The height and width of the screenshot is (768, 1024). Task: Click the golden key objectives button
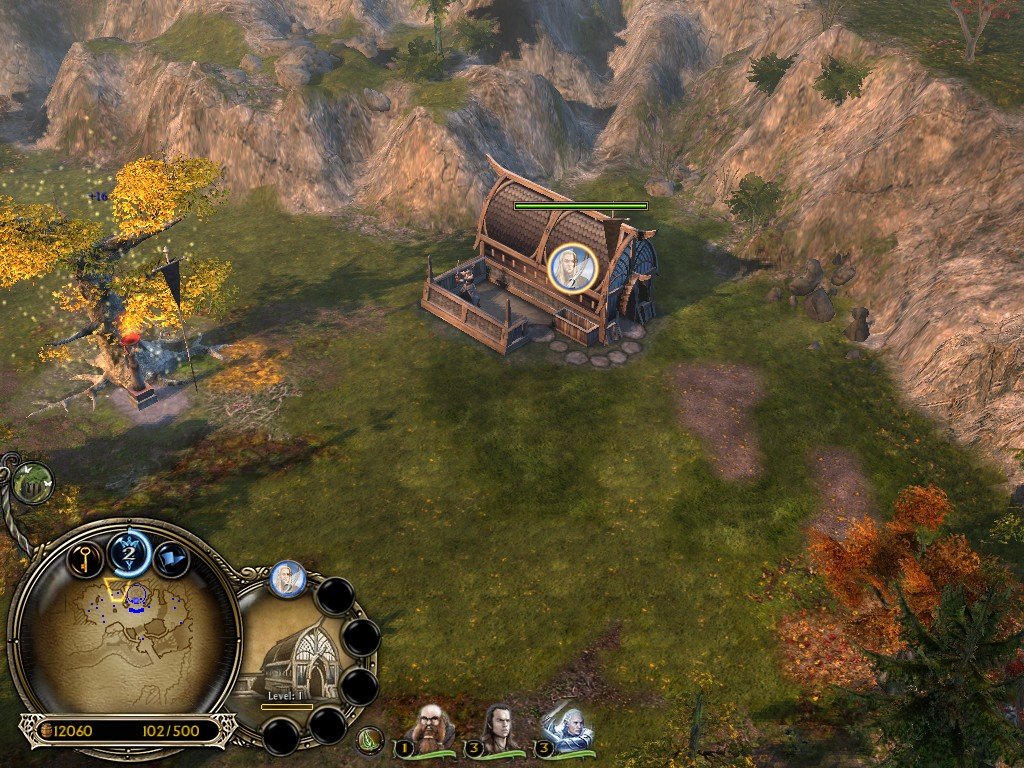86,560
